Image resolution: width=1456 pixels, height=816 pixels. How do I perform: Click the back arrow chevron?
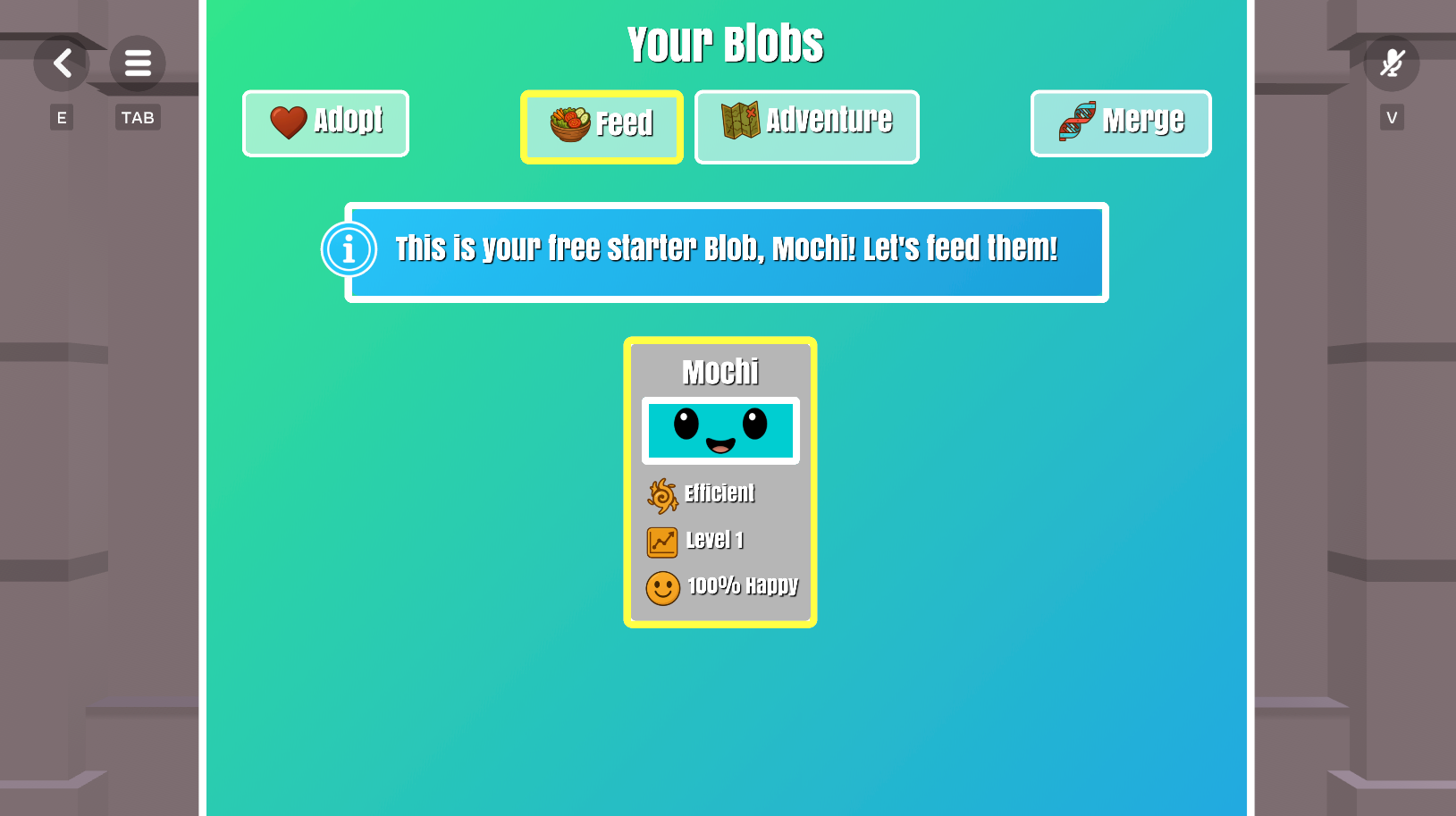[62, 63]
